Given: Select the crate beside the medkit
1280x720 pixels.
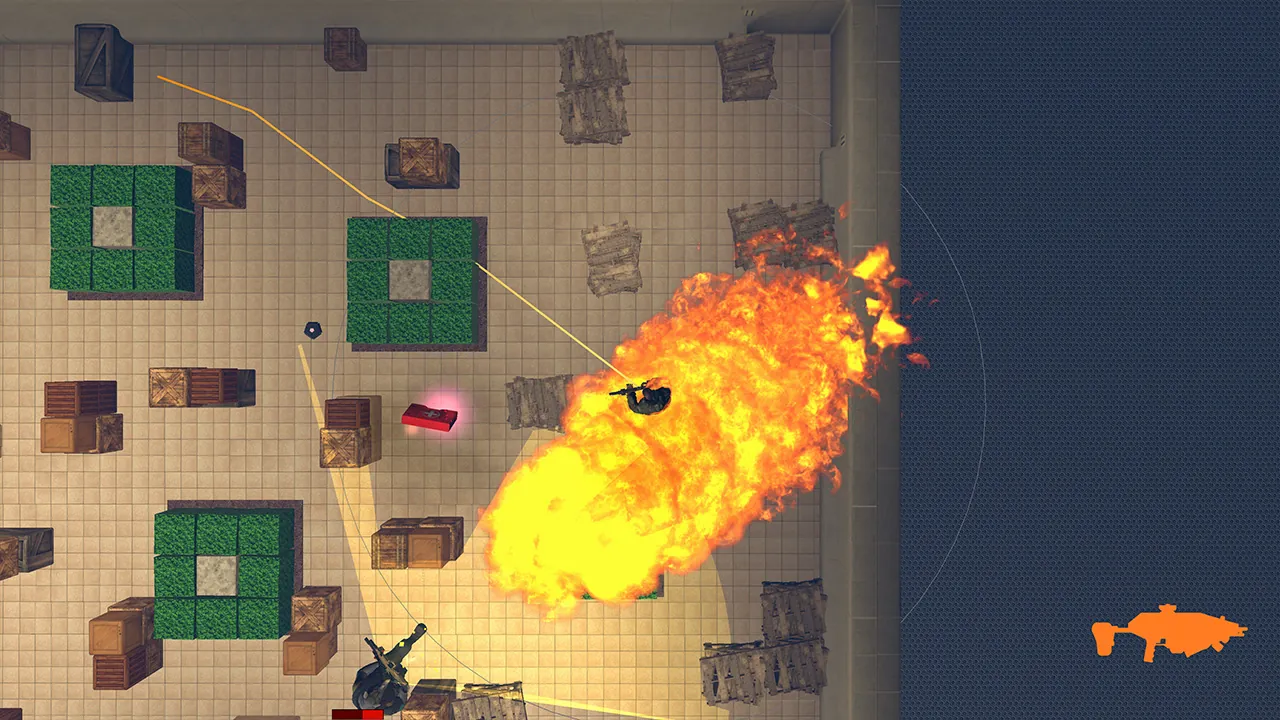Looking at the screenshot, I should point(350,430).
